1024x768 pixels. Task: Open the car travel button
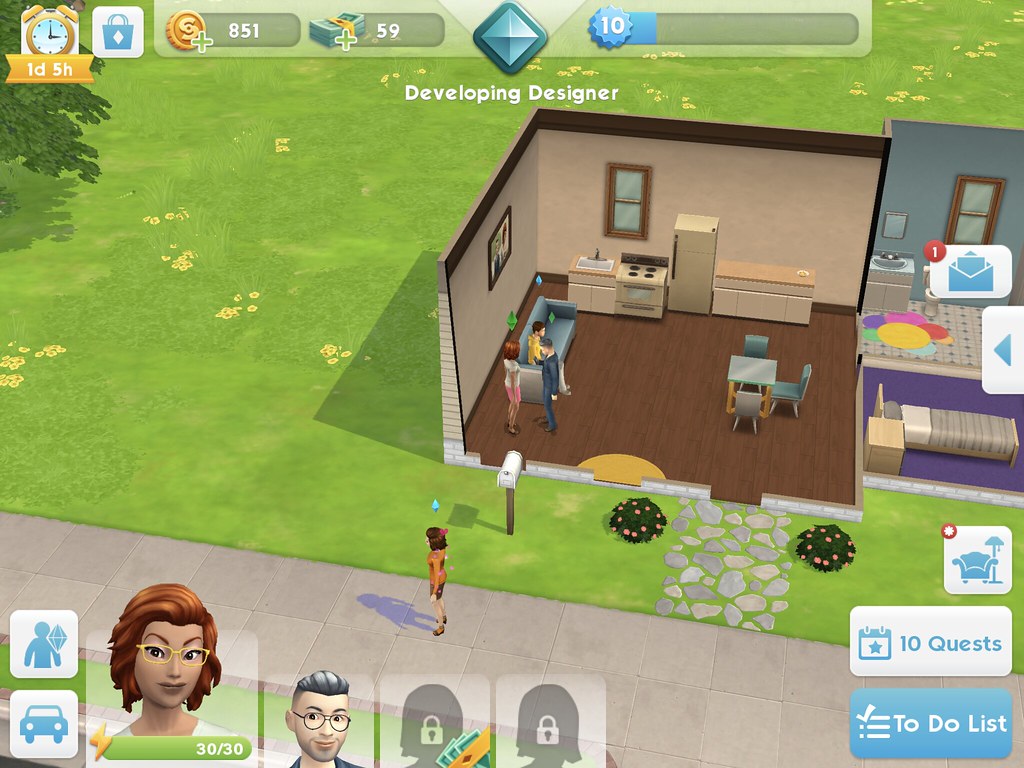tap(44, 723)
